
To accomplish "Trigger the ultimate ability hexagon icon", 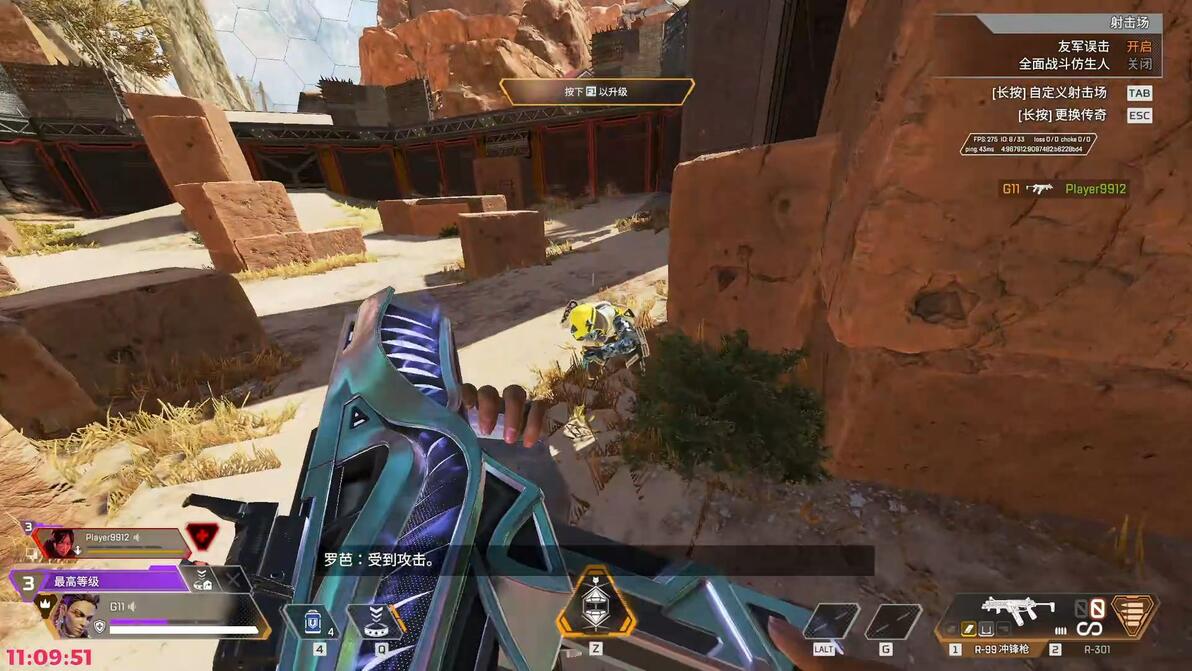I will (595, 602).
